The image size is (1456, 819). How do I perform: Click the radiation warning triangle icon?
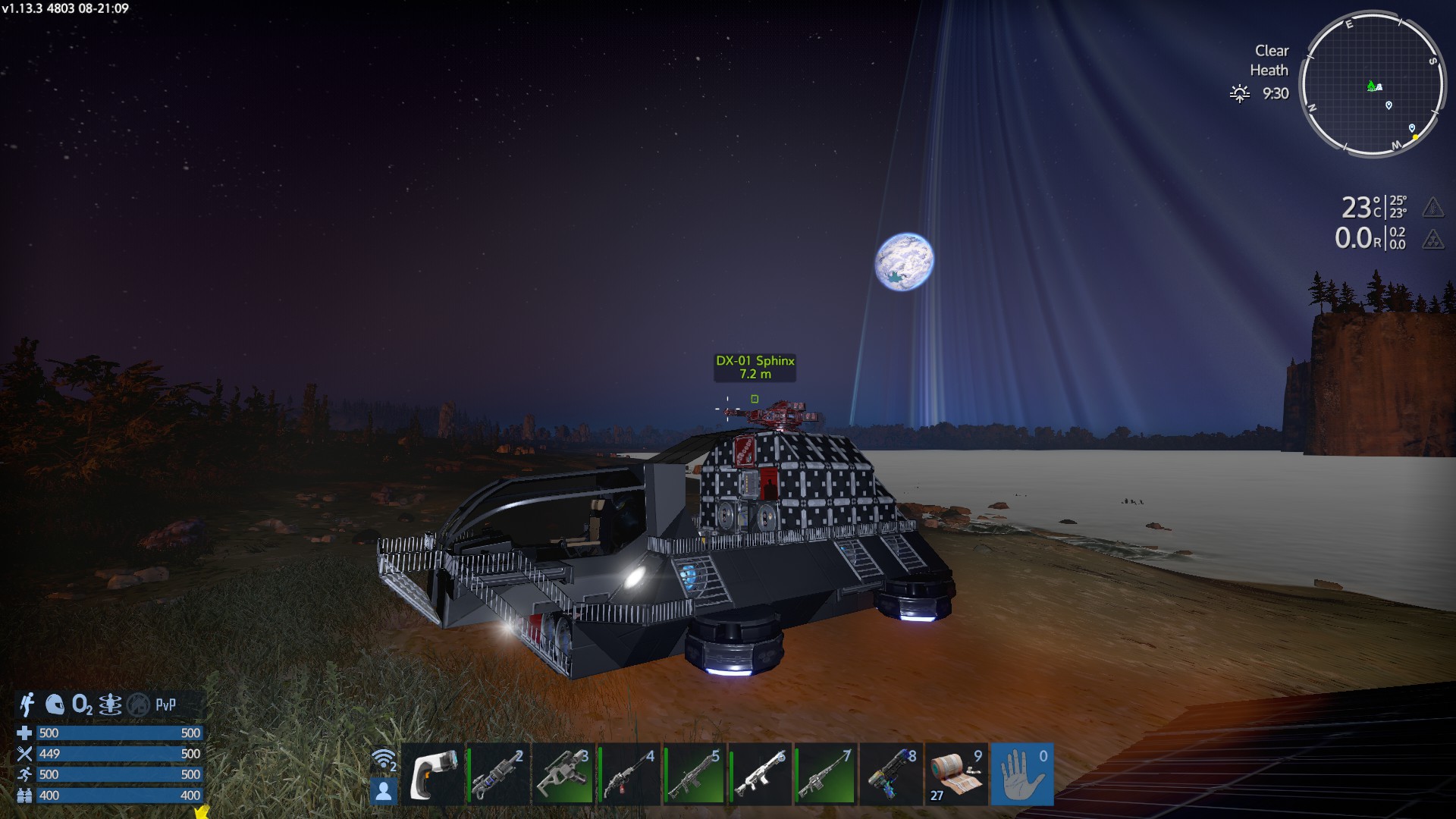(x=1432, y=240)
